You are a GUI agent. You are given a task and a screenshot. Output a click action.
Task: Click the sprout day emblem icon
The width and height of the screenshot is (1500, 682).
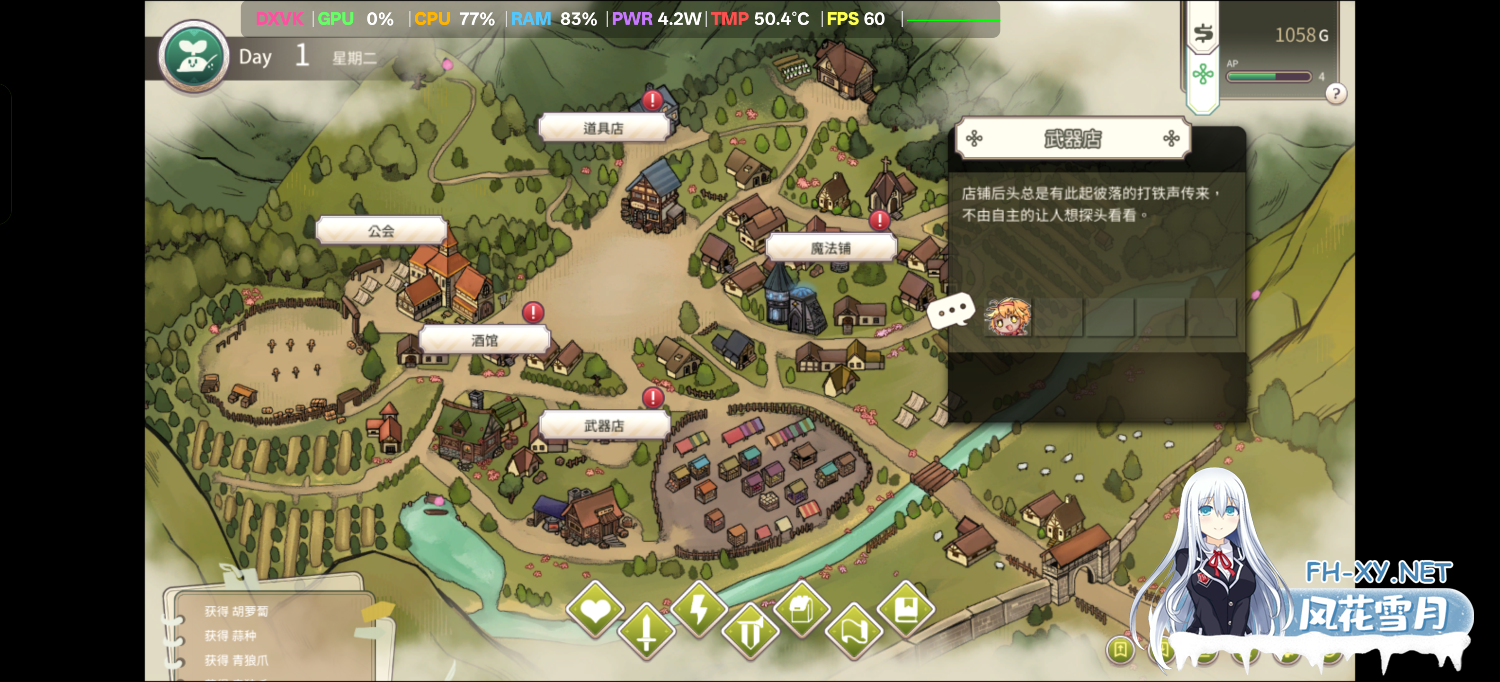(x=194, y=57)
